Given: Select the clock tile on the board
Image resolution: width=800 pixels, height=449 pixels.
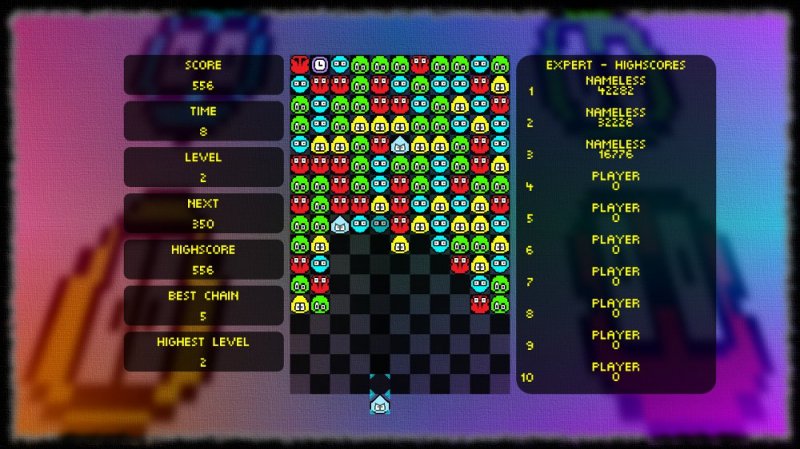Looking at the screenshot, I should 320,64.
